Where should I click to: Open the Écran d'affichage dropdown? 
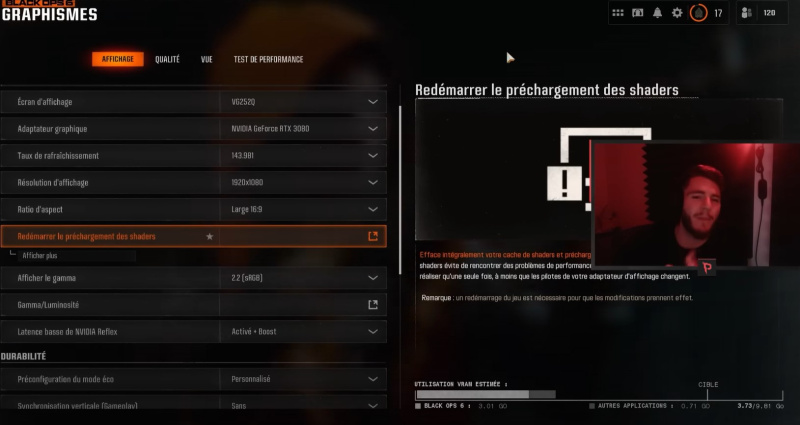click(x=301, y=102)
